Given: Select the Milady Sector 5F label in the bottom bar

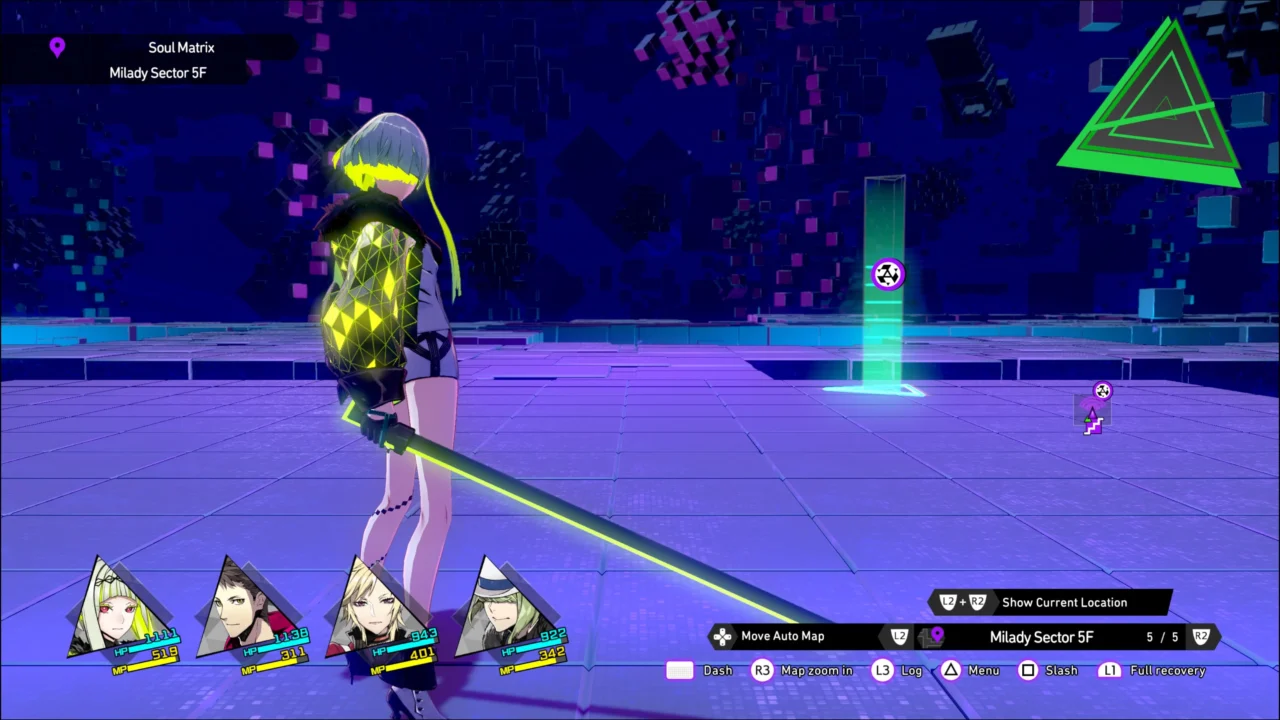Looking at the screenshot, I should pyautogui.click(x=1041, y=636).
